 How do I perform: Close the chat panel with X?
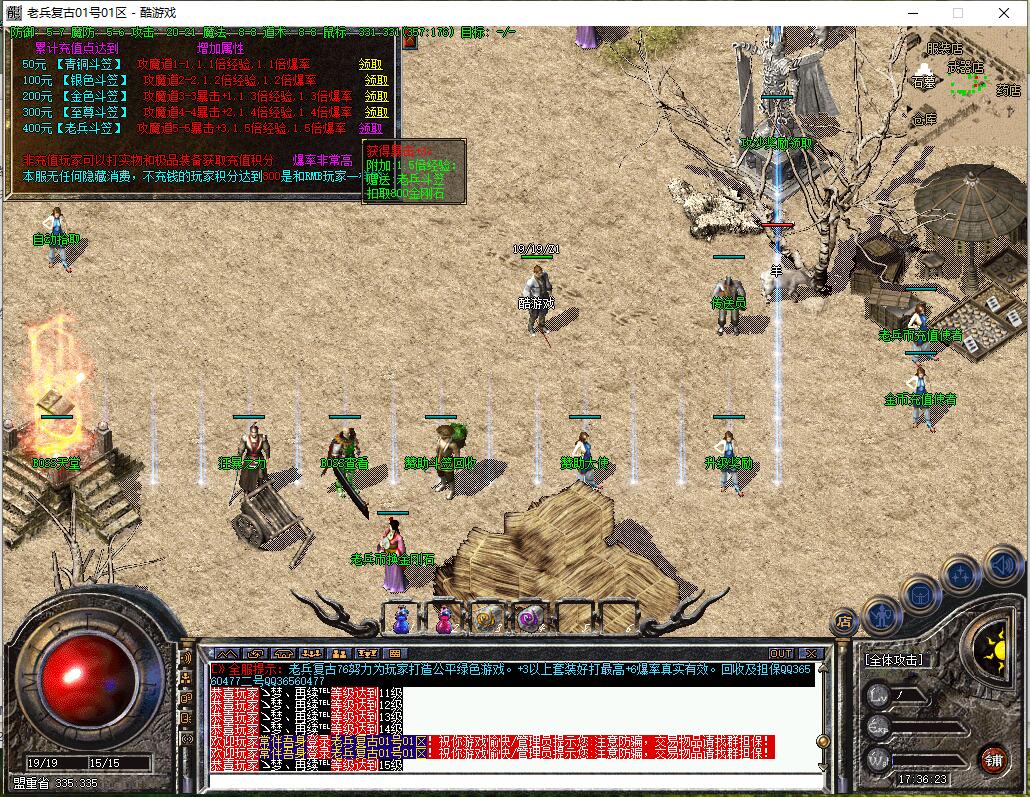811,654
